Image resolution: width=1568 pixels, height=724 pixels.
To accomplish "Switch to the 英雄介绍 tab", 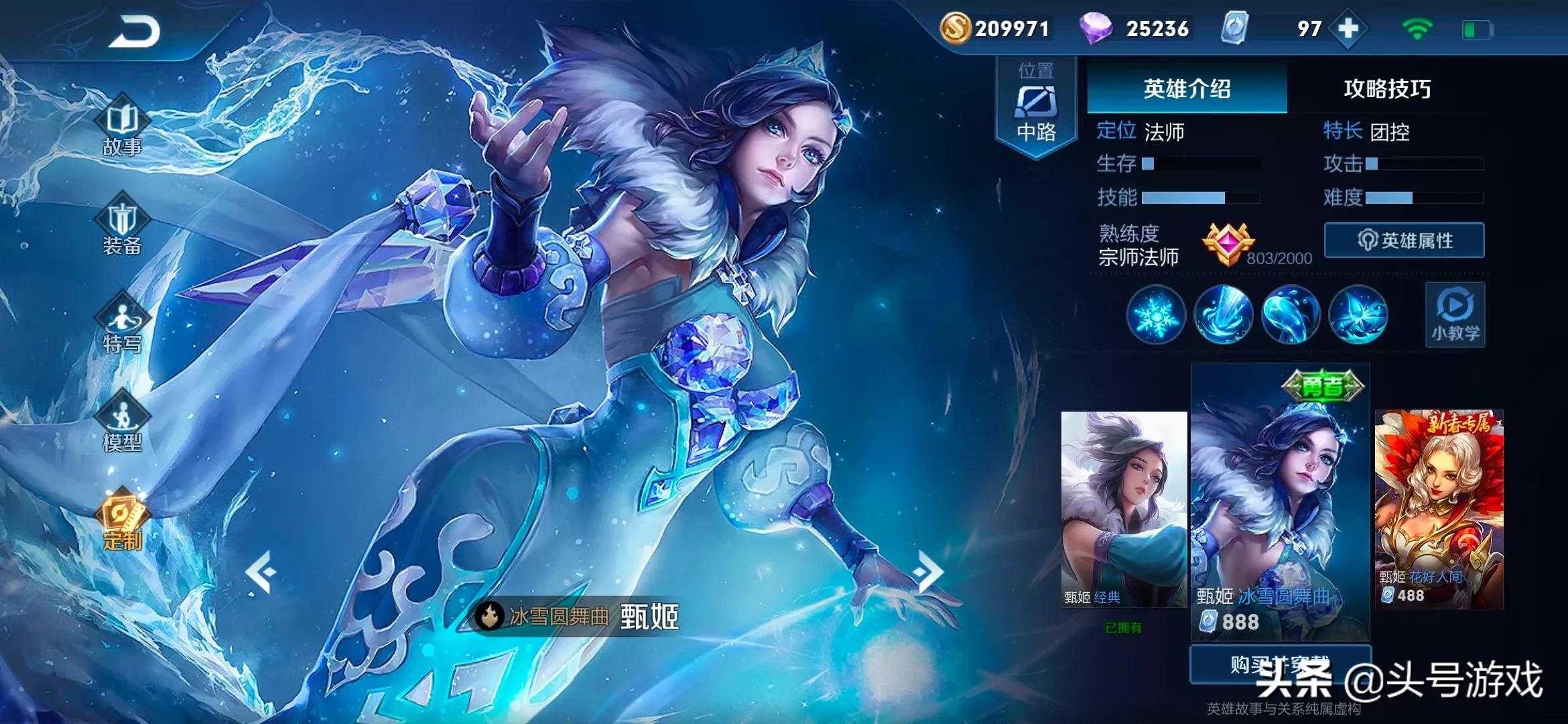I will (1187, 88).
